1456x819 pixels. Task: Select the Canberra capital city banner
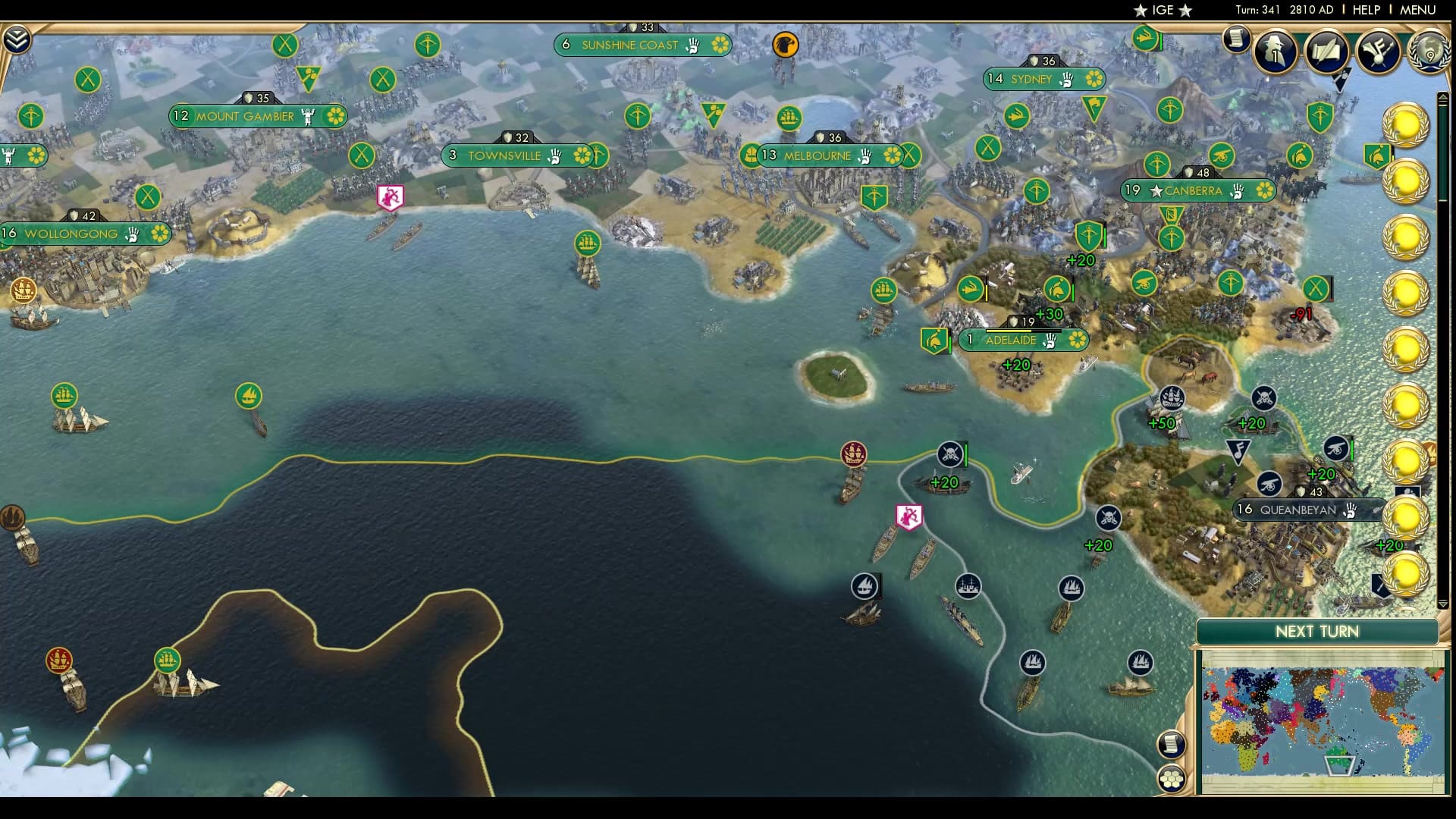click(1198, 191)
